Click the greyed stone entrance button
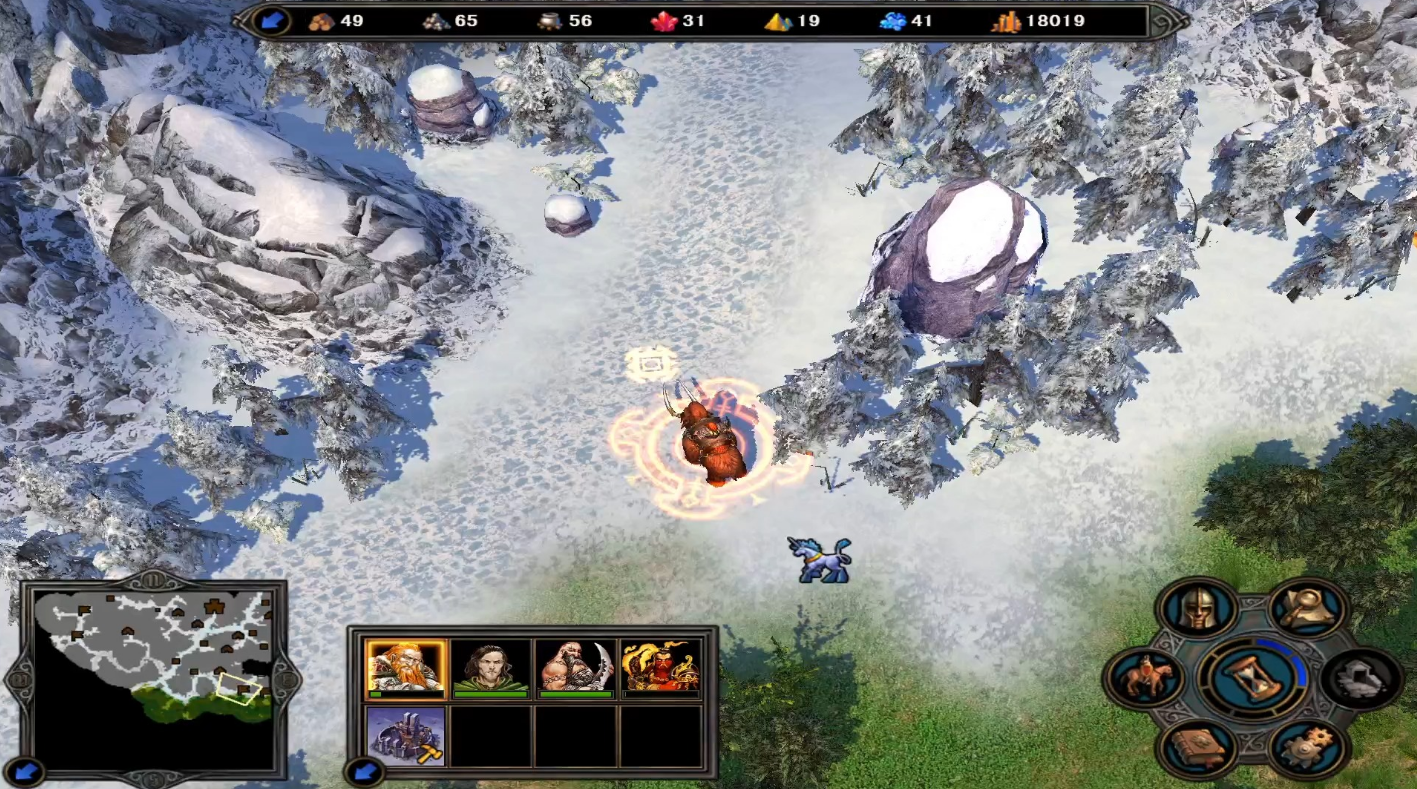This screenshot has width=1417, height=789. pyautogui.click(x=1362, y=679)
